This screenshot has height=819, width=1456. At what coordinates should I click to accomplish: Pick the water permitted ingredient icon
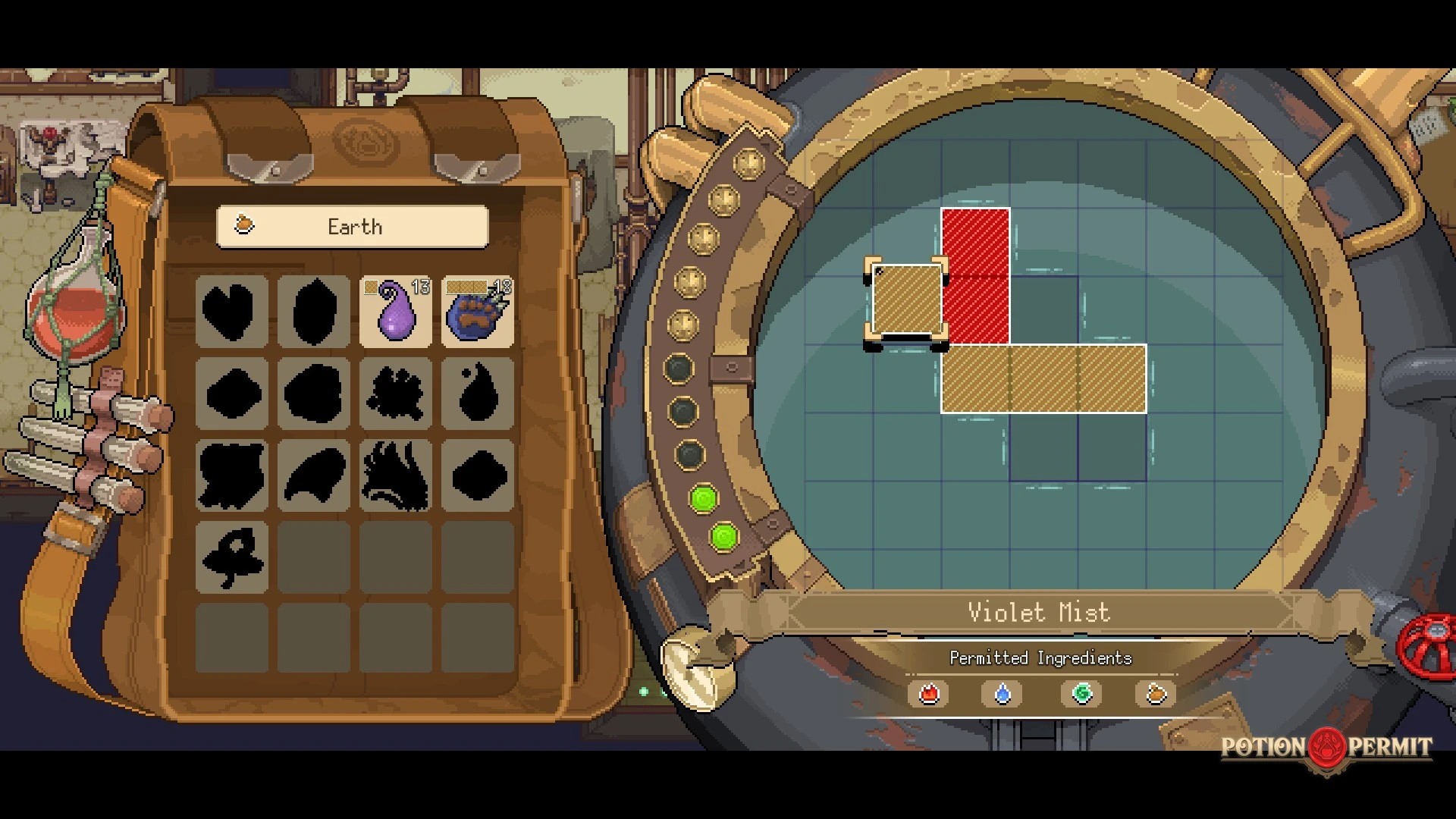(x=1003, y=694)
